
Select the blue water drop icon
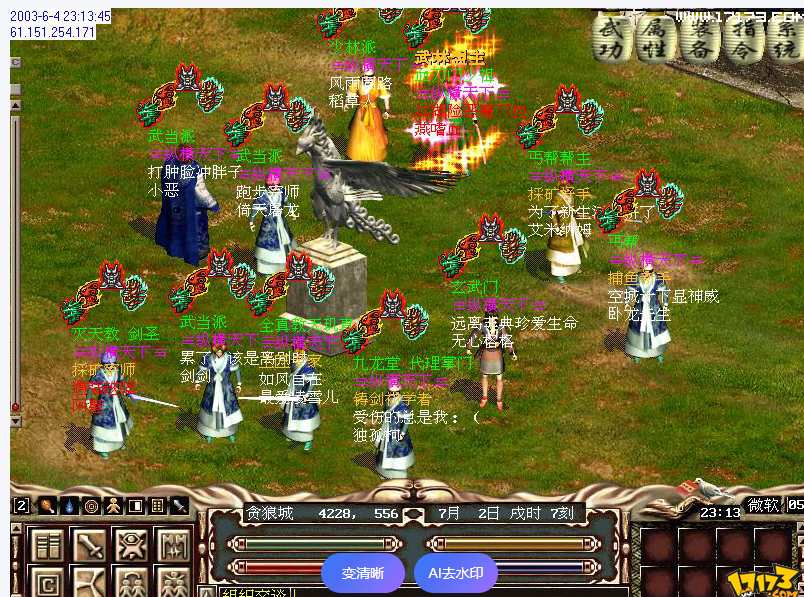point(69,506)
